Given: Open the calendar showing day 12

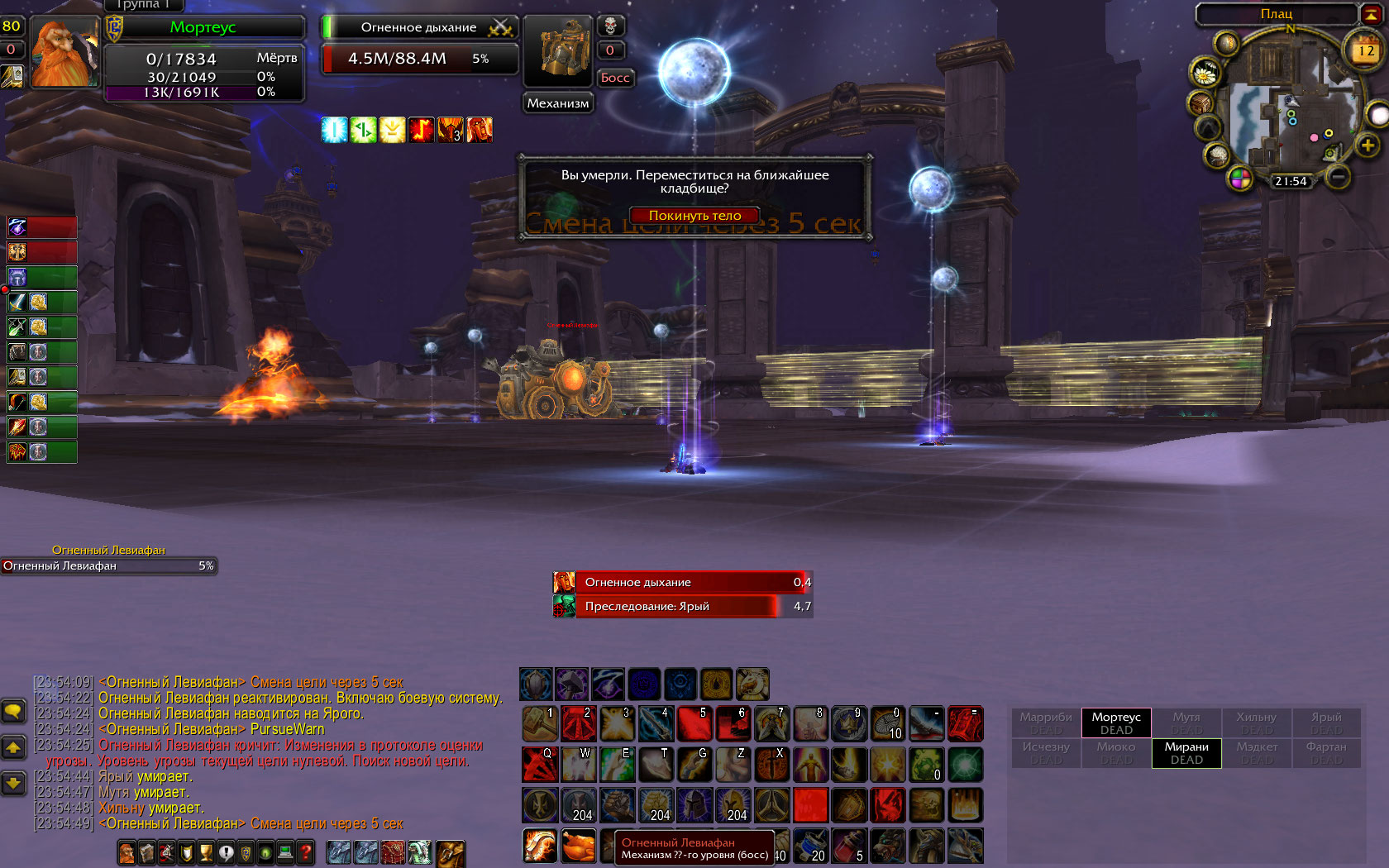Looking at the screenshot, I should pyautogui.click(x=1365, y=50).
